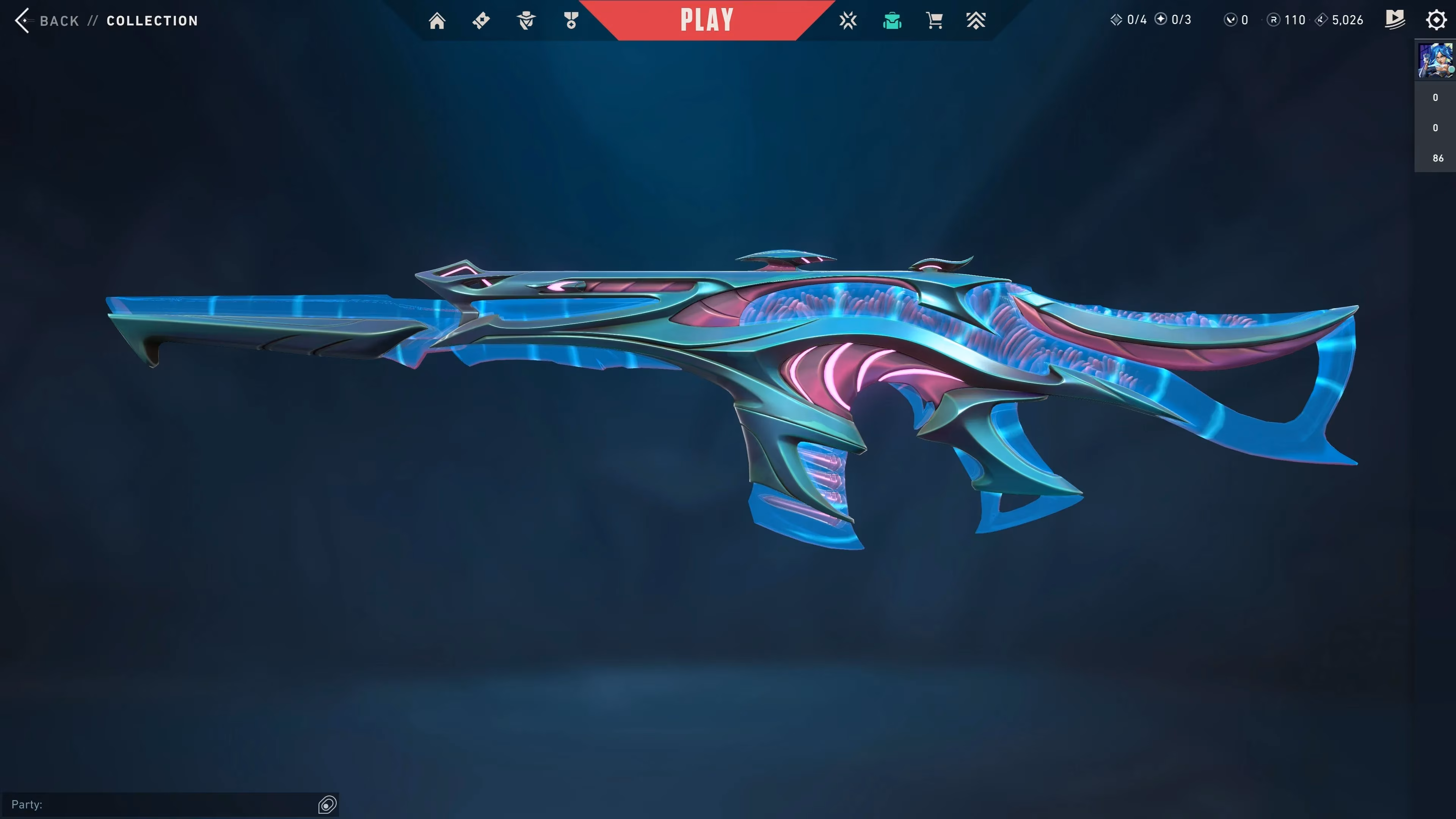
Task: Open the Esports hub
Action: click(x=848, y=20)
